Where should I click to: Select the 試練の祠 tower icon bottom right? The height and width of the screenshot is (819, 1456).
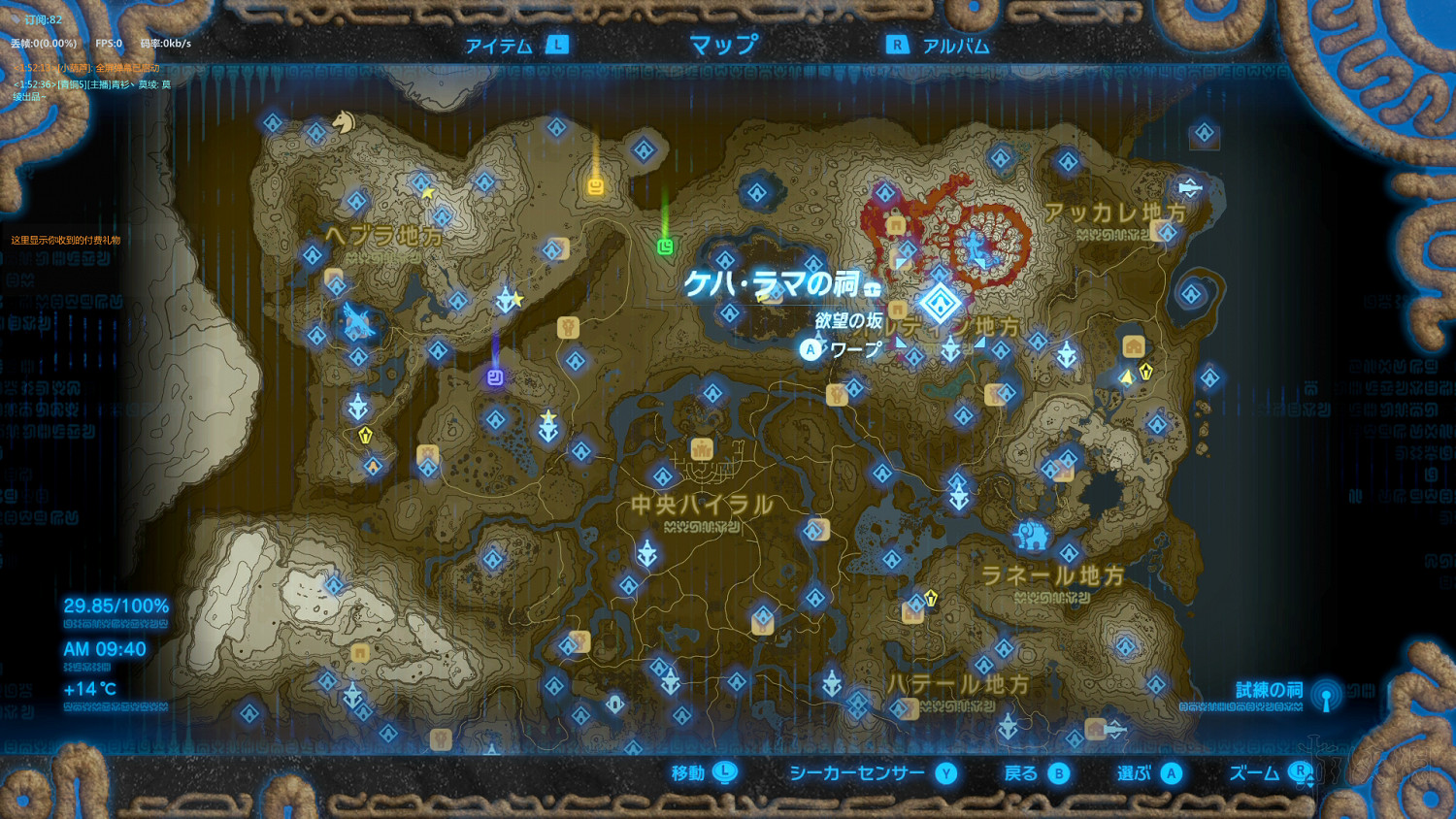tap(1326, 695)
